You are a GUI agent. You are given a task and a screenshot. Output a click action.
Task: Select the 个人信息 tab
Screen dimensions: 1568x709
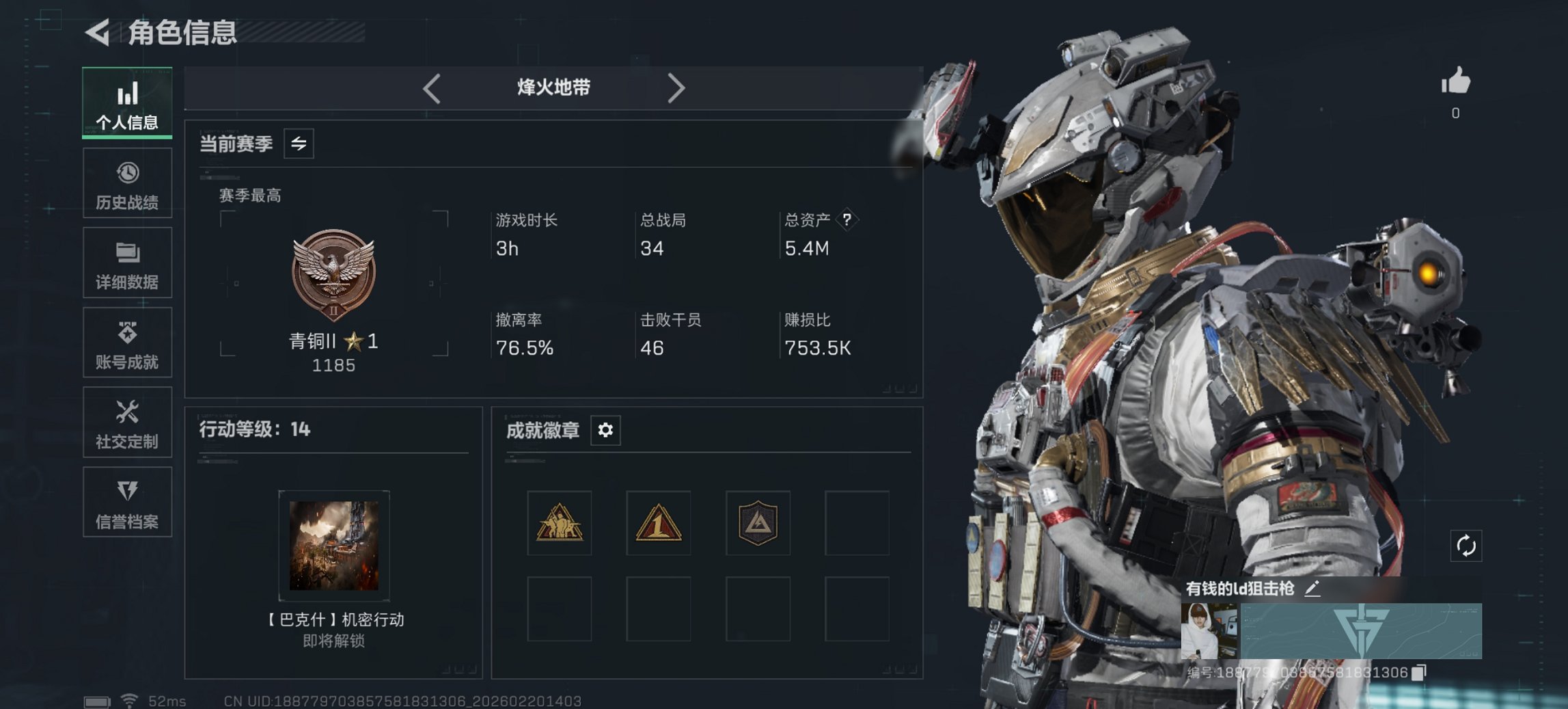coord(127,103)
